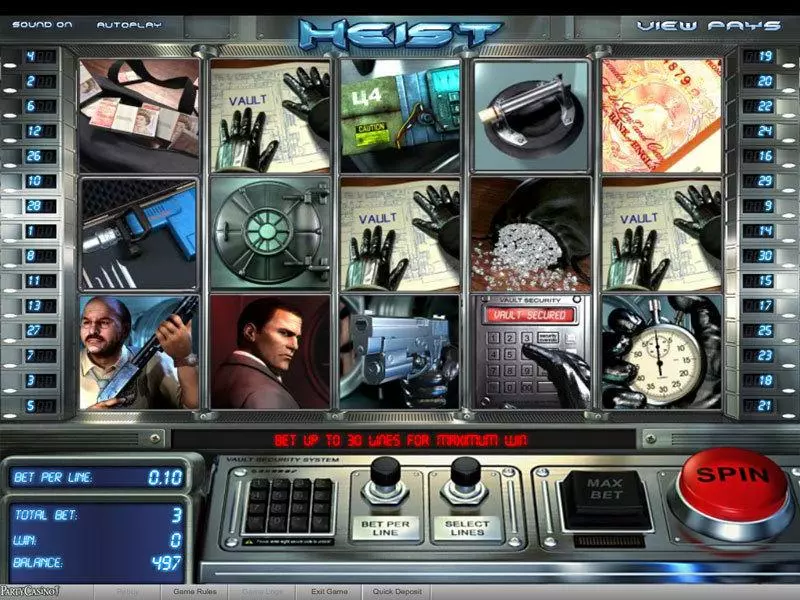
Task: Select payline 30 indicator
Action: click(767, 256)
